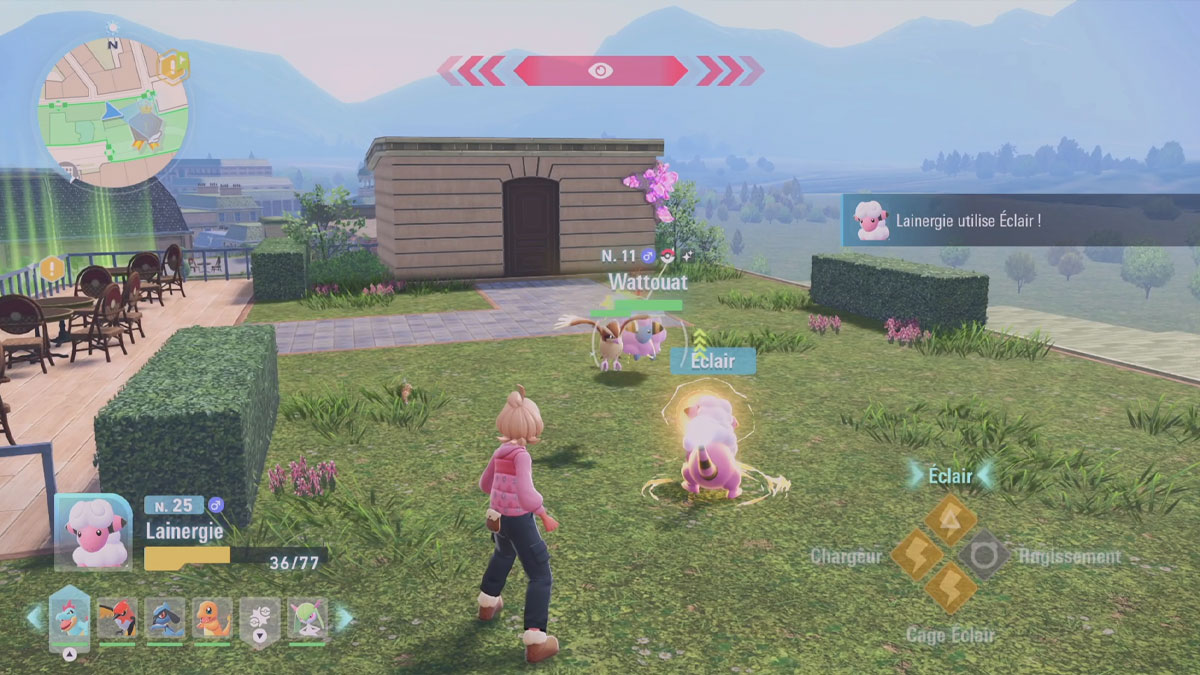Use the grey Rugissement move
1200x675 pixels.
(983, 555)
